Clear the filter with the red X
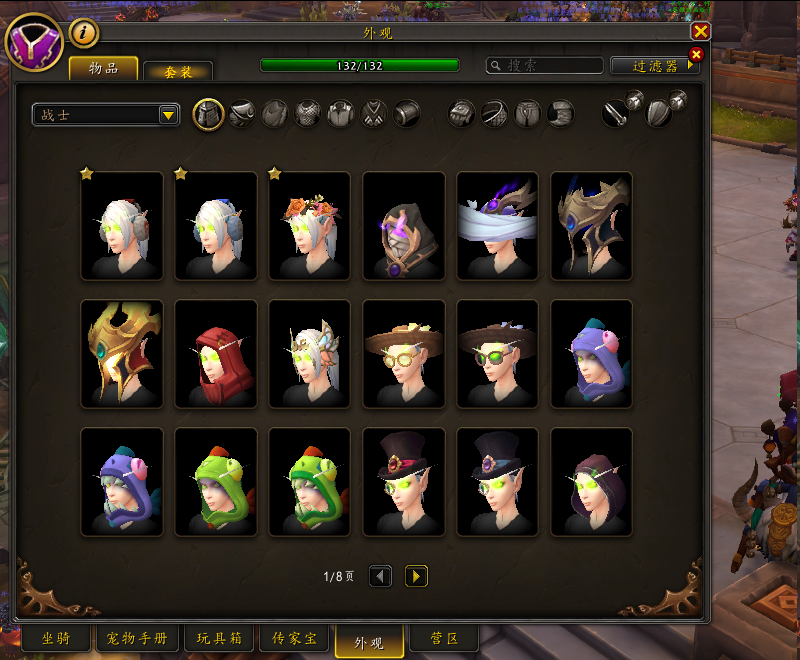 coord(696,54)
